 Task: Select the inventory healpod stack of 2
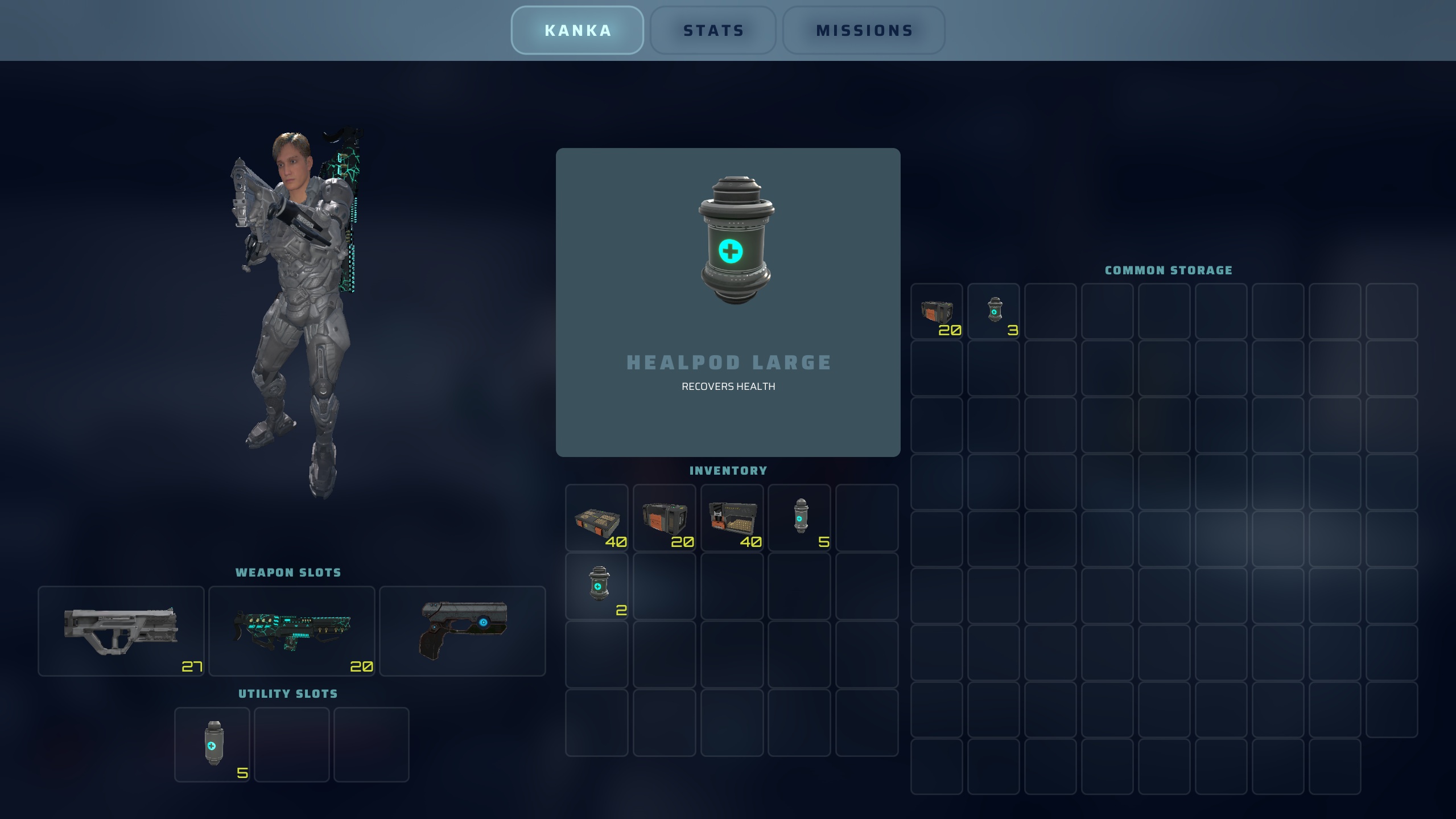click(597, 586)
